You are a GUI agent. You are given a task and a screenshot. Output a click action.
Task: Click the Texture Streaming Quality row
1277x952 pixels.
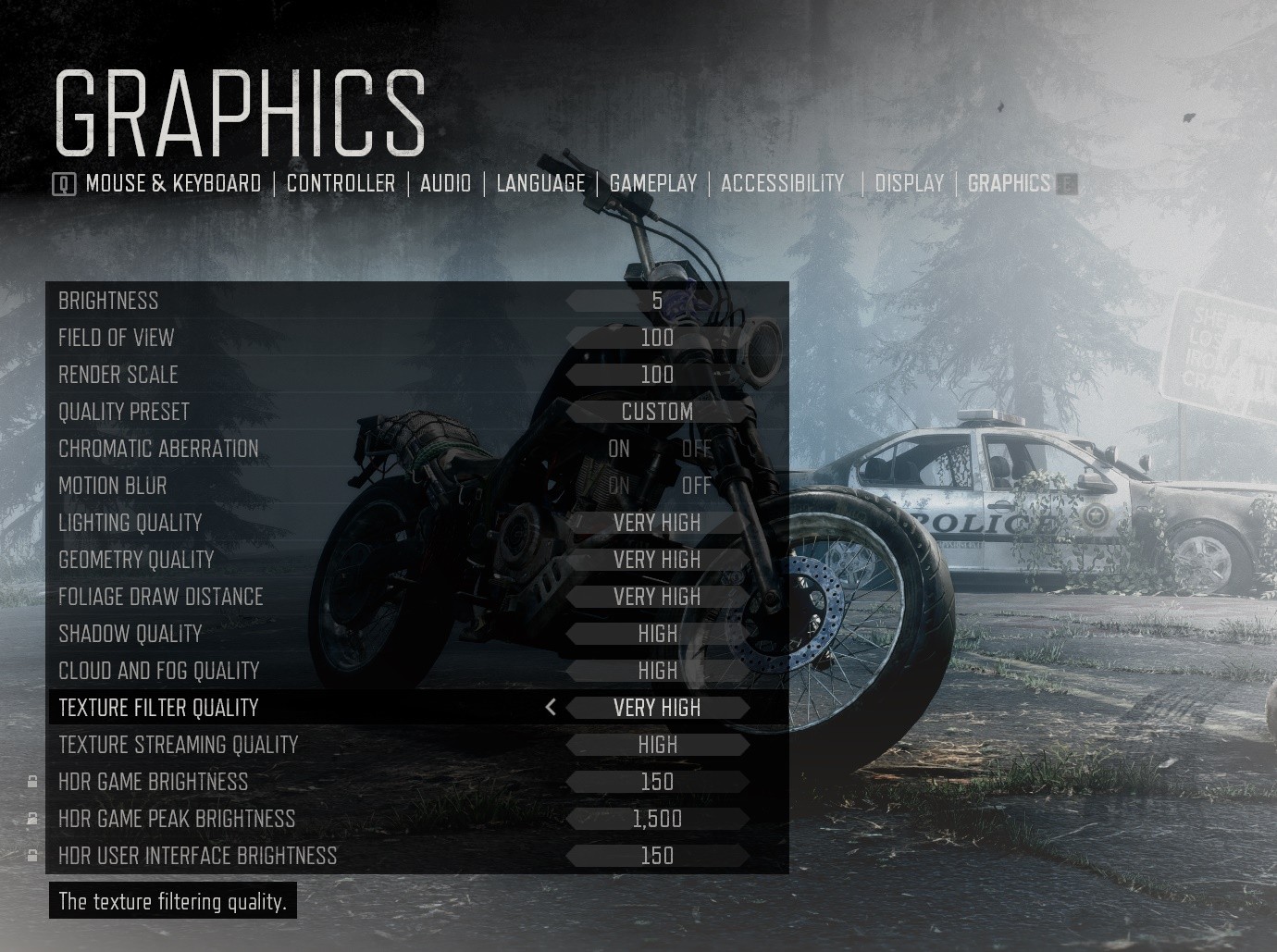pos(658,745)
